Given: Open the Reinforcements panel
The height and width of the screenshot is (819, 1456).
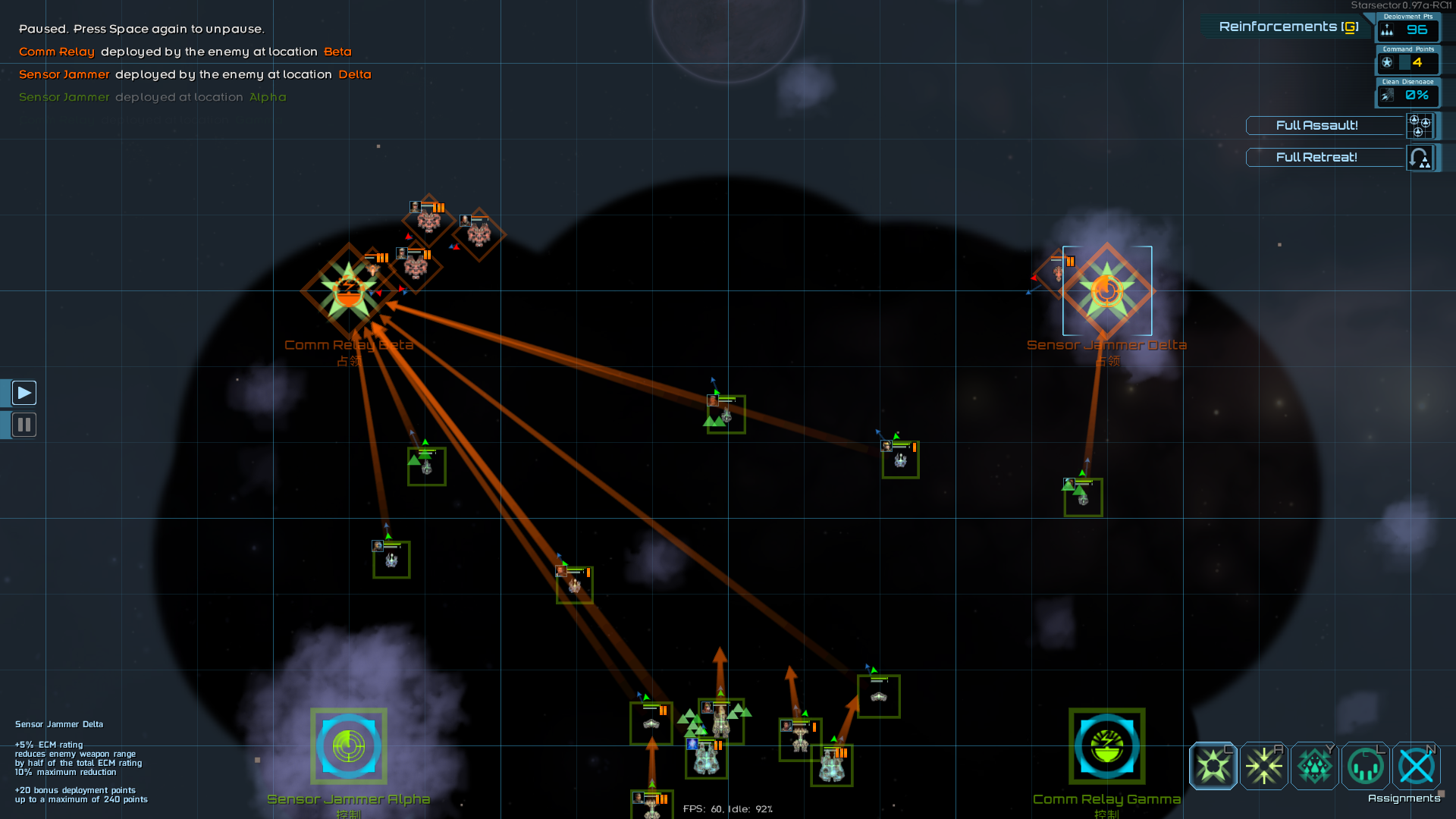Looking at the screenshot, I should click(1285, 26).
